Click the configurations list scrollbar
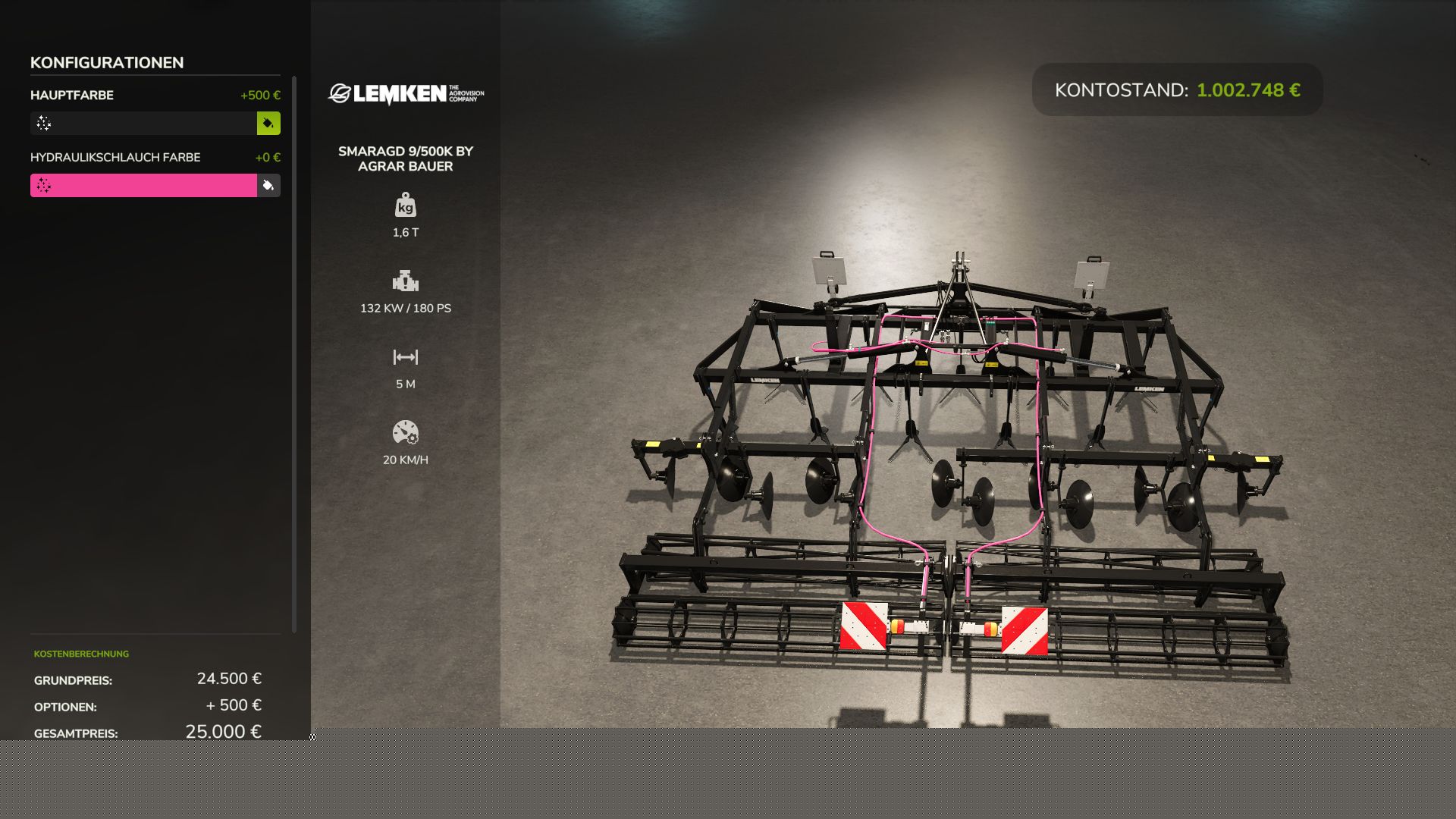1456x819 pixels. tap(294, 353)
